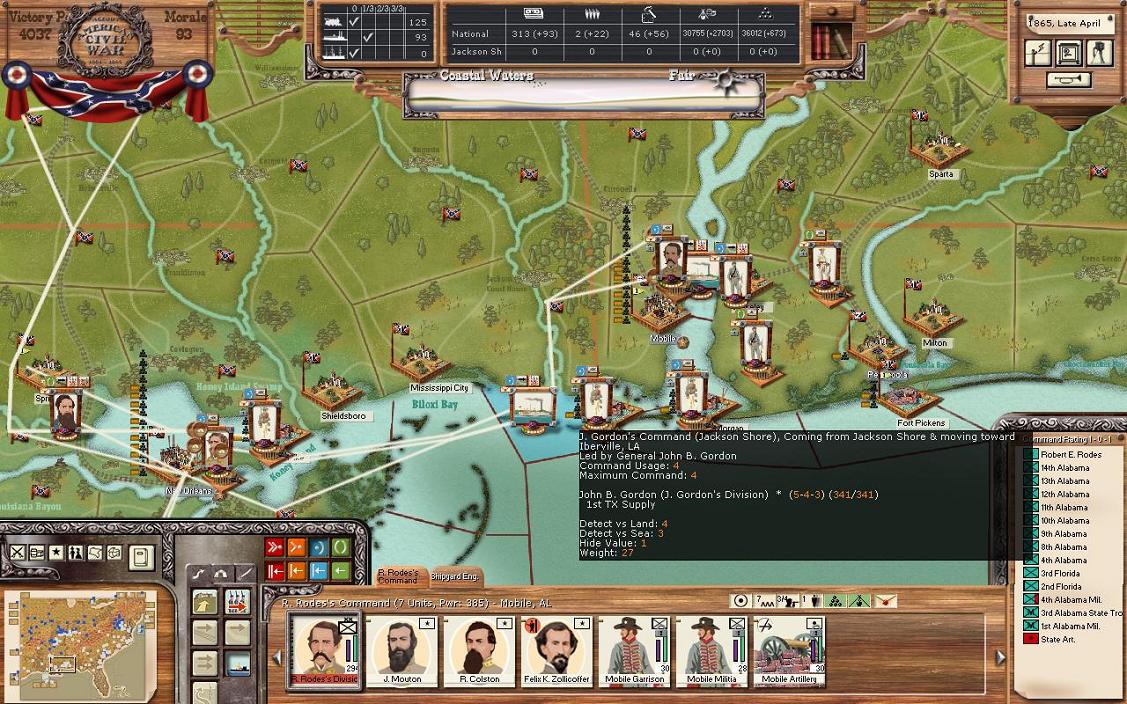Click the camera-on-tripod button
This screenshot has width=1127, height=704.
[x=1100, y=53]
